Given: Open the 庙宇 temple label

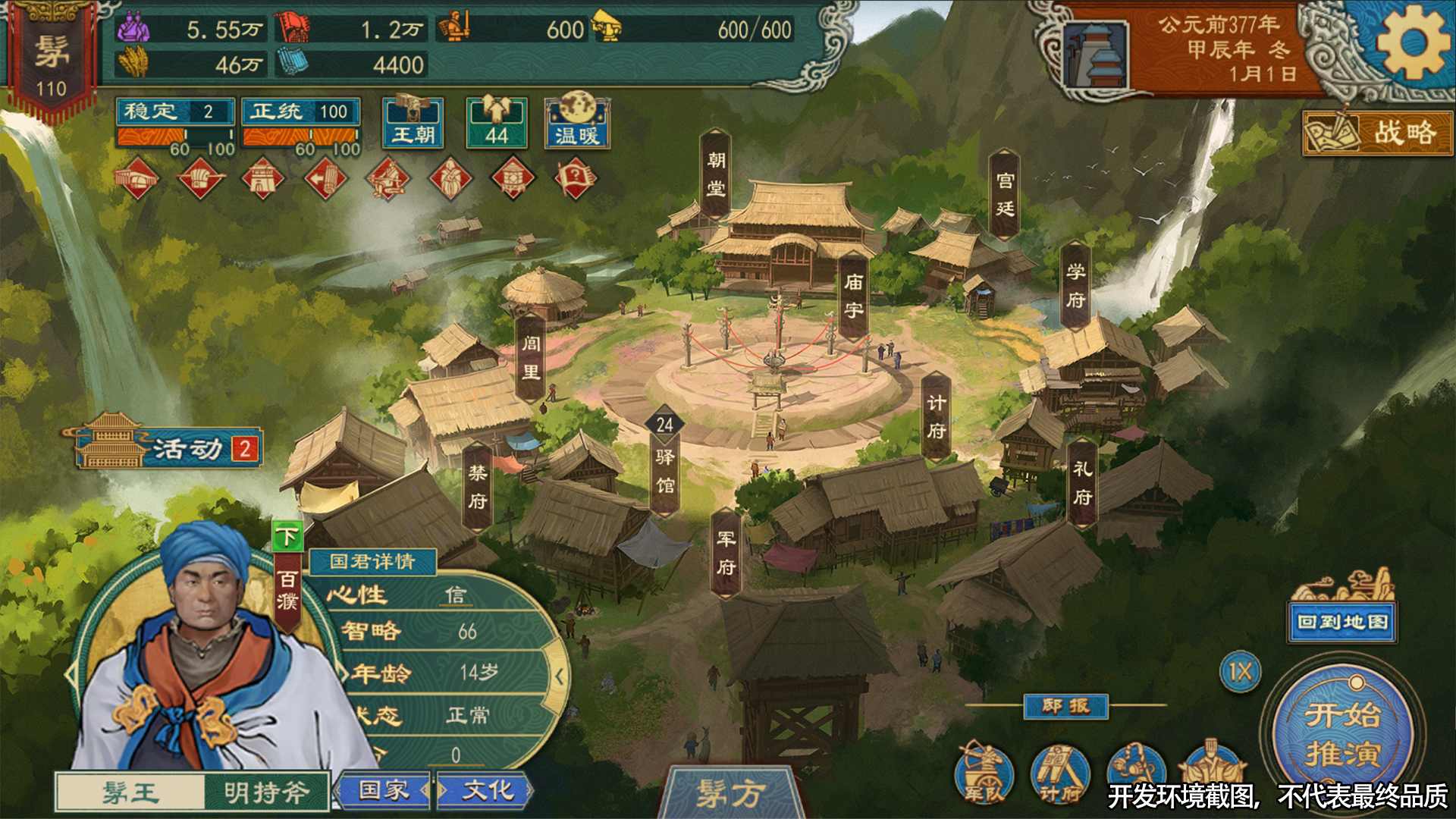Looking at the screenshot, I should pyautogui.click(x=854, y=297).
